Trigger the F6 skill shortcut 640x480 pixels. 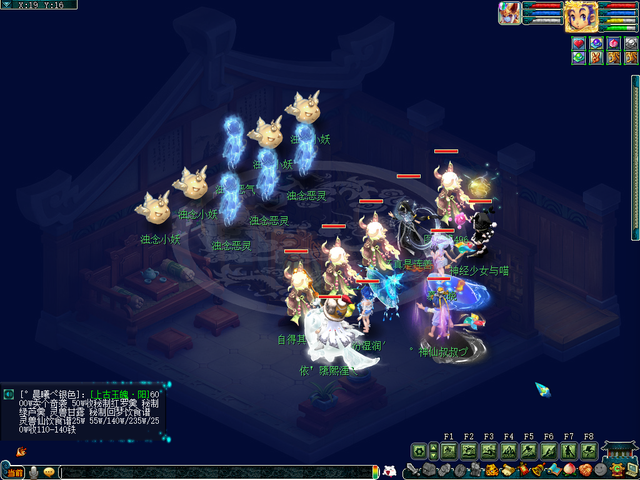(x=549, y=451)
